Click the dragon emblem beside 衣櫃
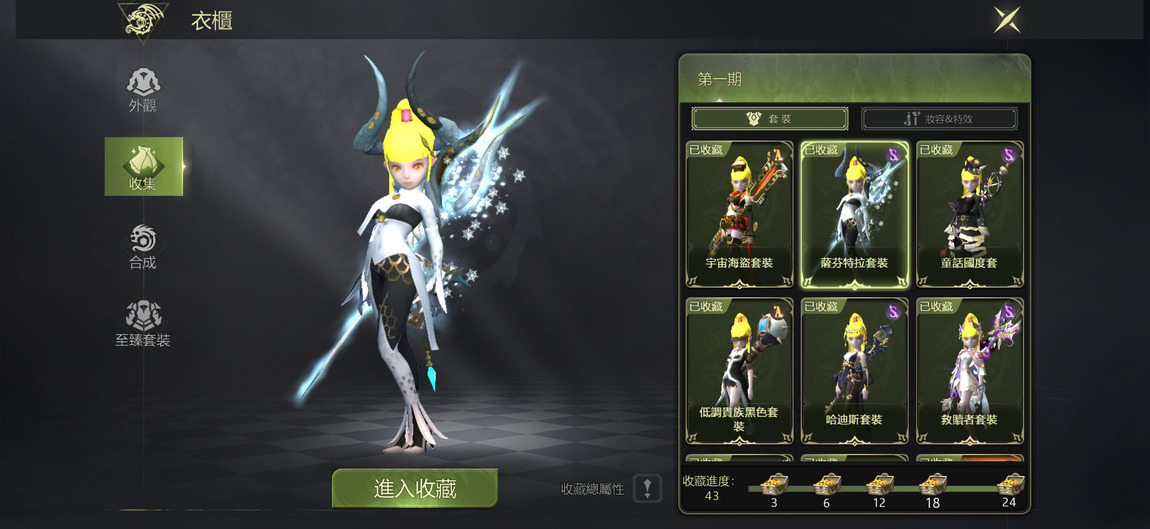Viewport: 1150px width, 529px height. coord(142,20)
